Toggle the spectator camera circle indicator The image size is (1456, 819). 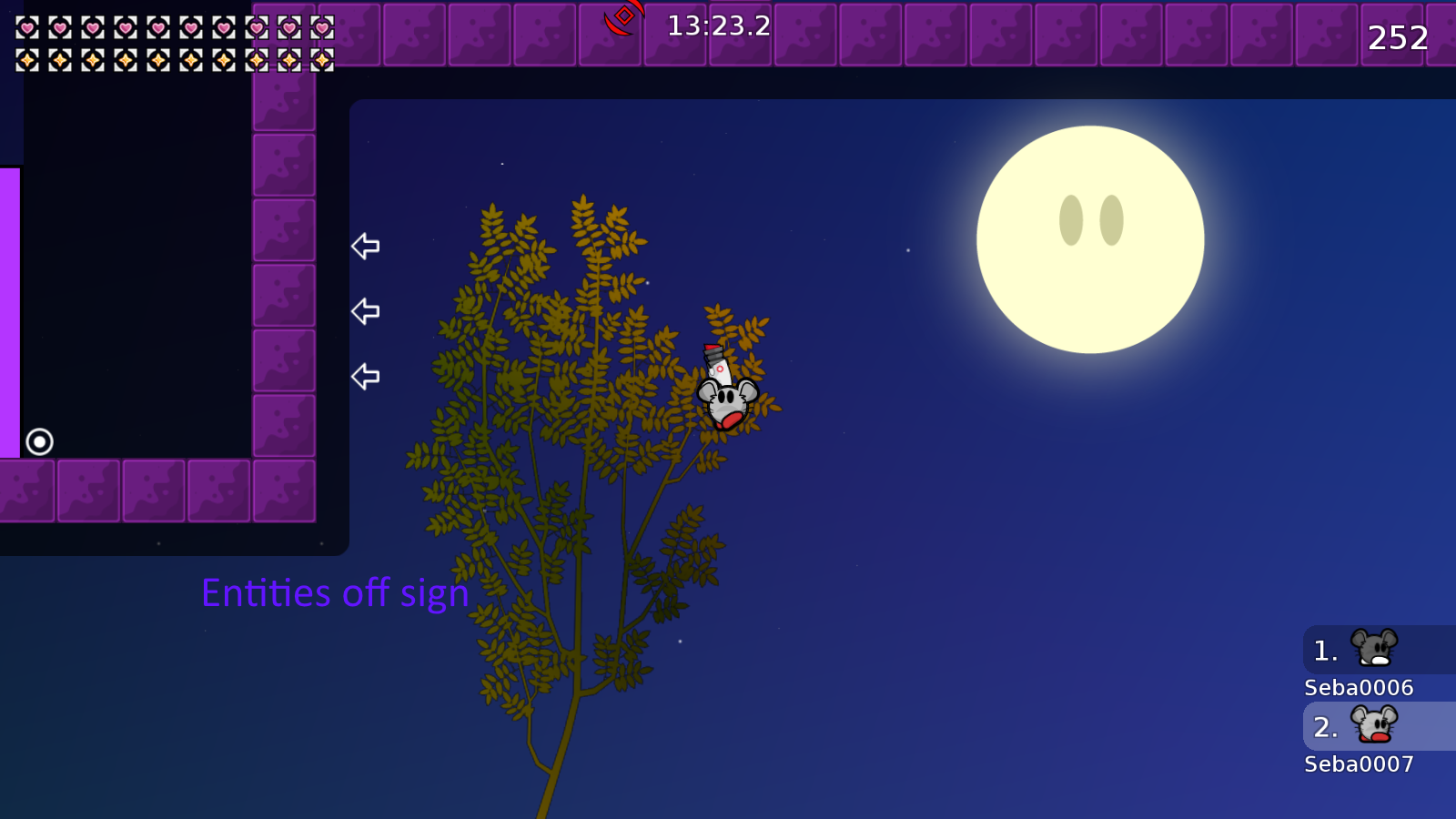pos(38,441)
